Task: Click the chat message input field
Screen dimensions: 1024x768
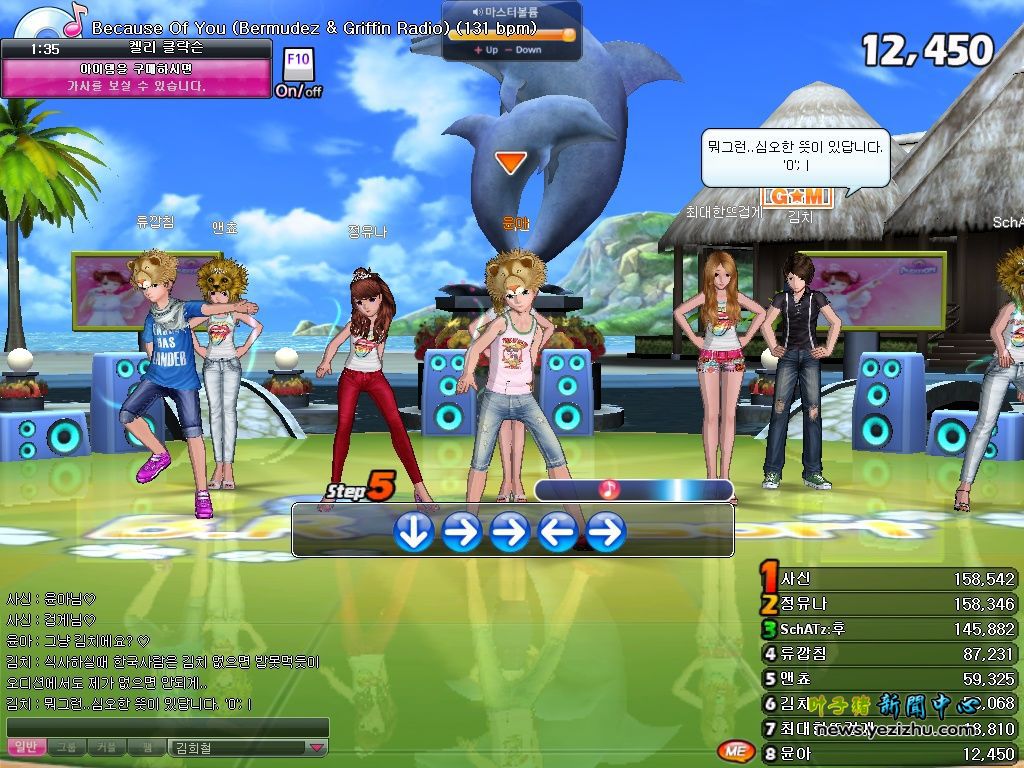Action: pos(168,727)
